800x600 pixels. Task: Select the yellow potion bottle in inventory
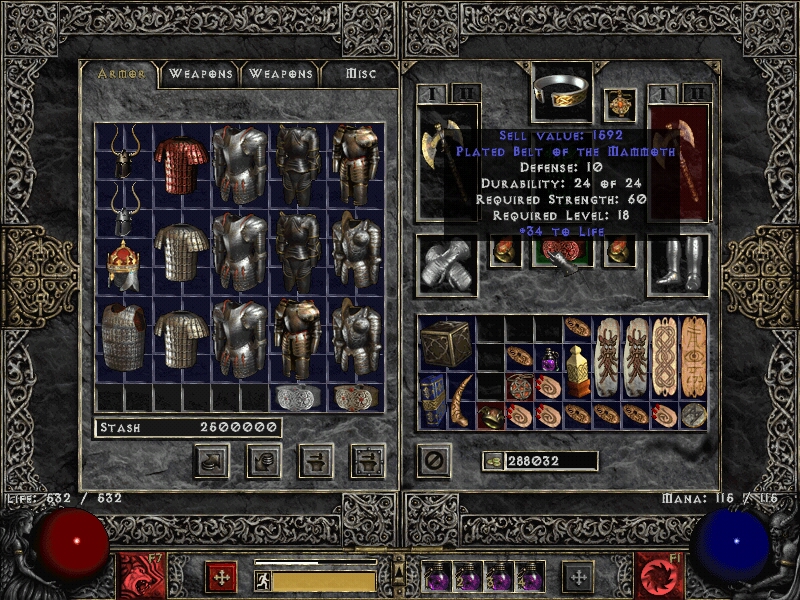[x=577, y=369]
